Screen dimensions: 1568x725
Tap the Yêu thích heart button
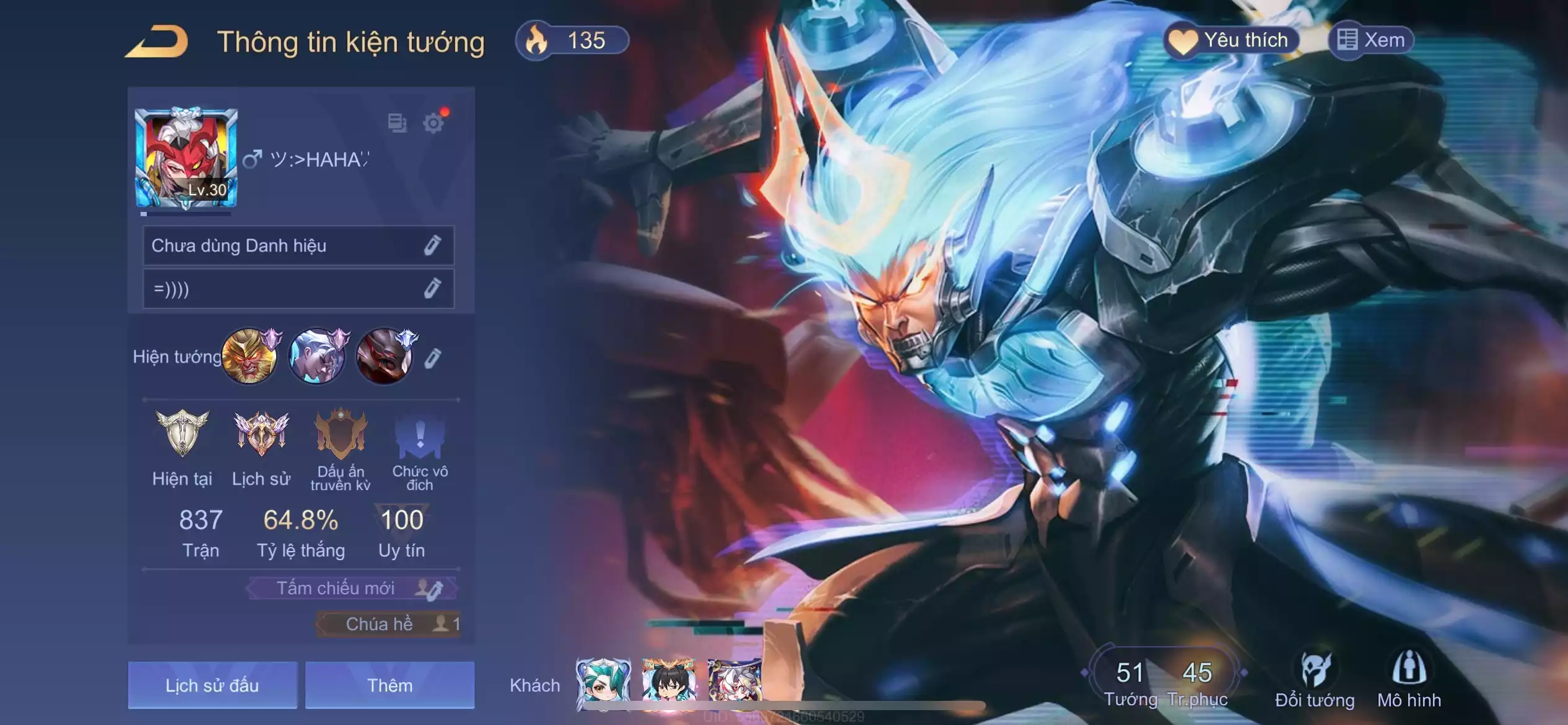(1231, 41)
